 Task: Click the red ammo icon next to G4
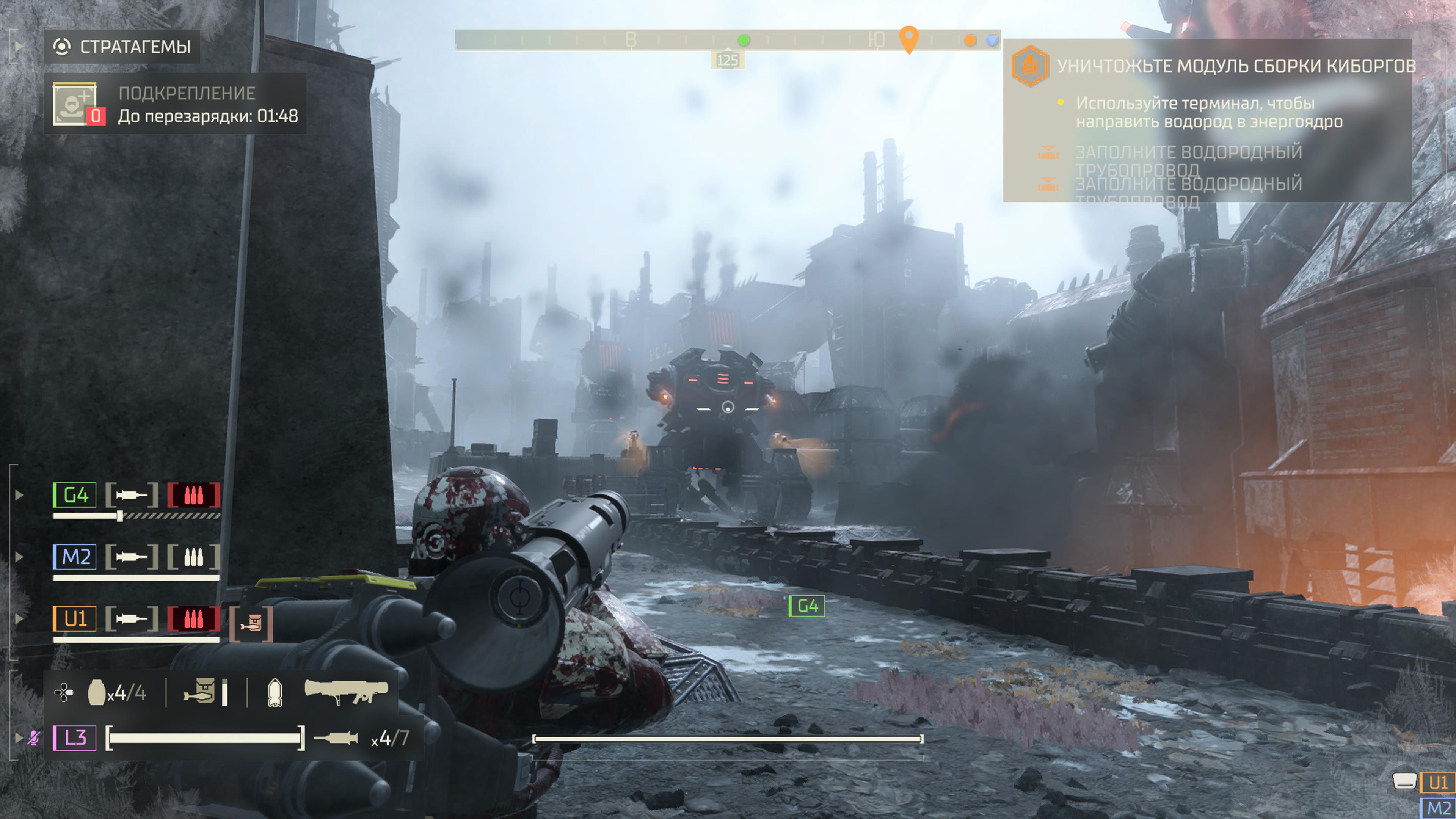[193, 495]
